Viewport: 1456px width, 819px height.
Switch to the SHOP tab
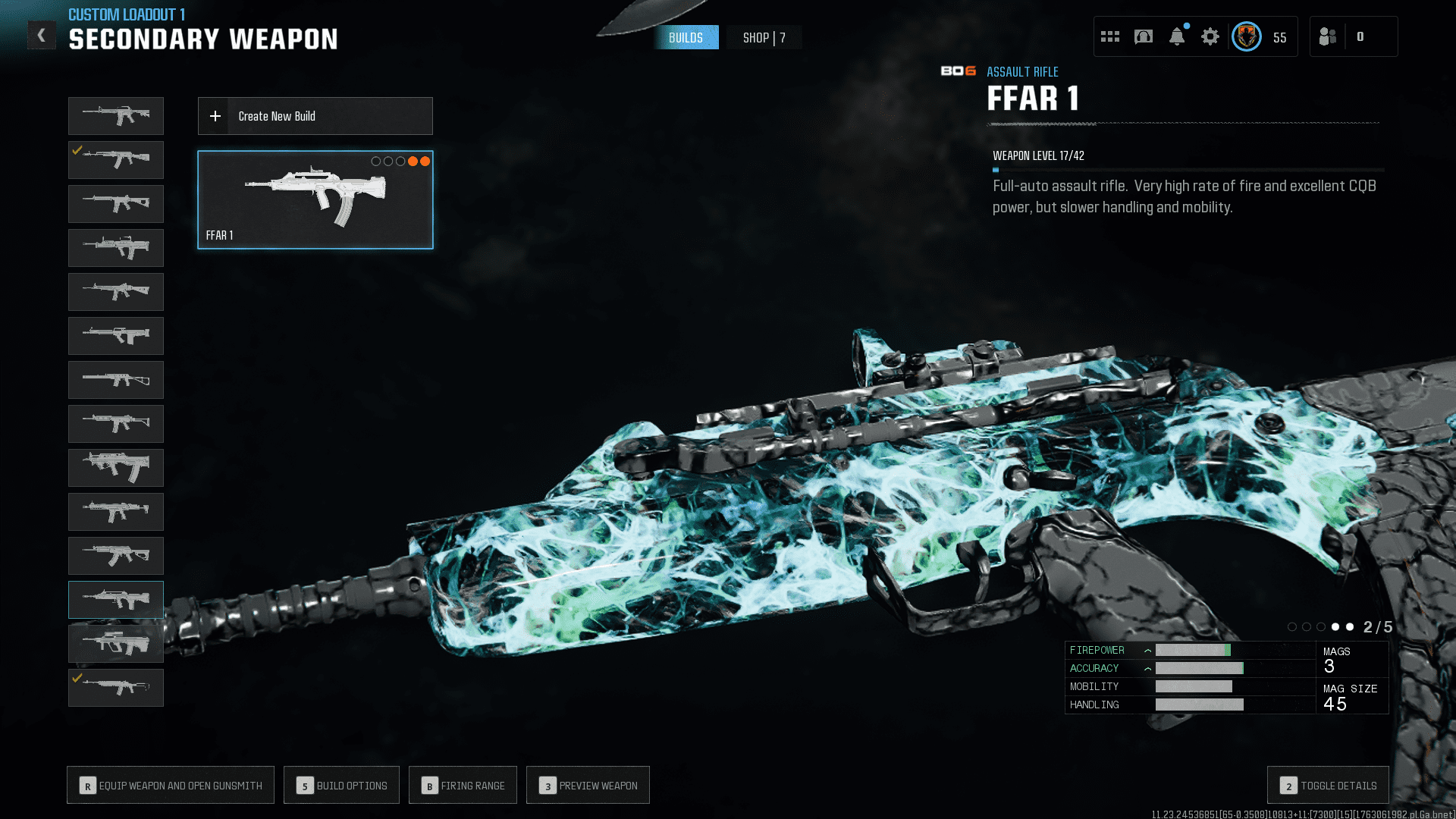(764, 37)
